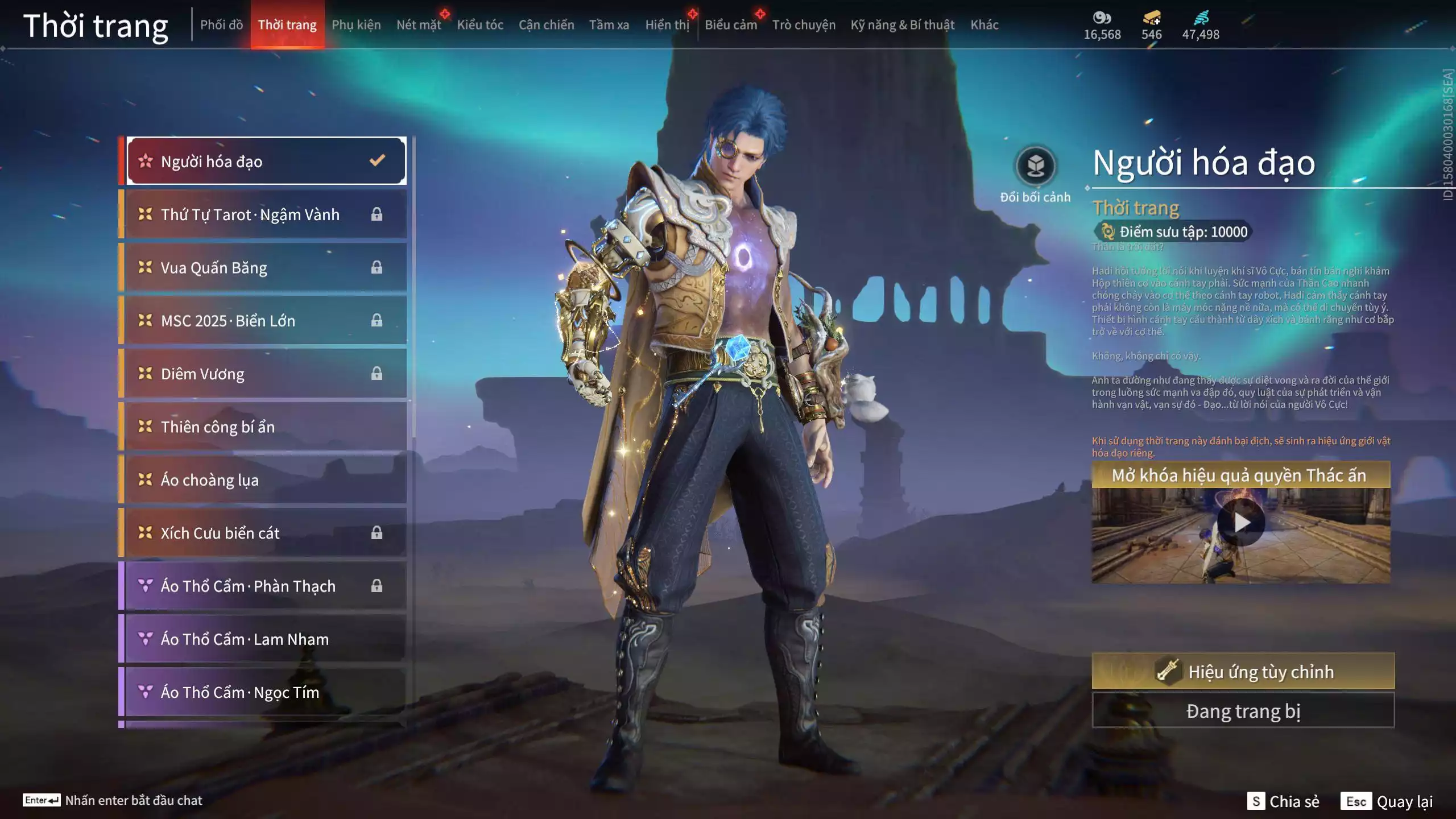Screen dimensions: 1456x819
Task: Play the Thác ấn effect preview video
Action: pyautogui.click(x=1241, y=522)
